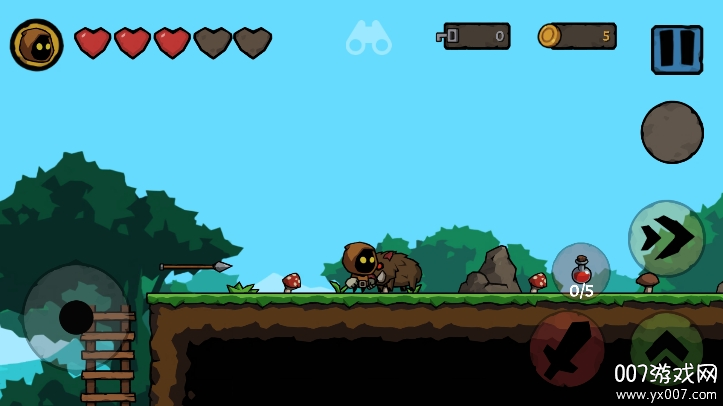Tap the hooded hero portrait

37,45
